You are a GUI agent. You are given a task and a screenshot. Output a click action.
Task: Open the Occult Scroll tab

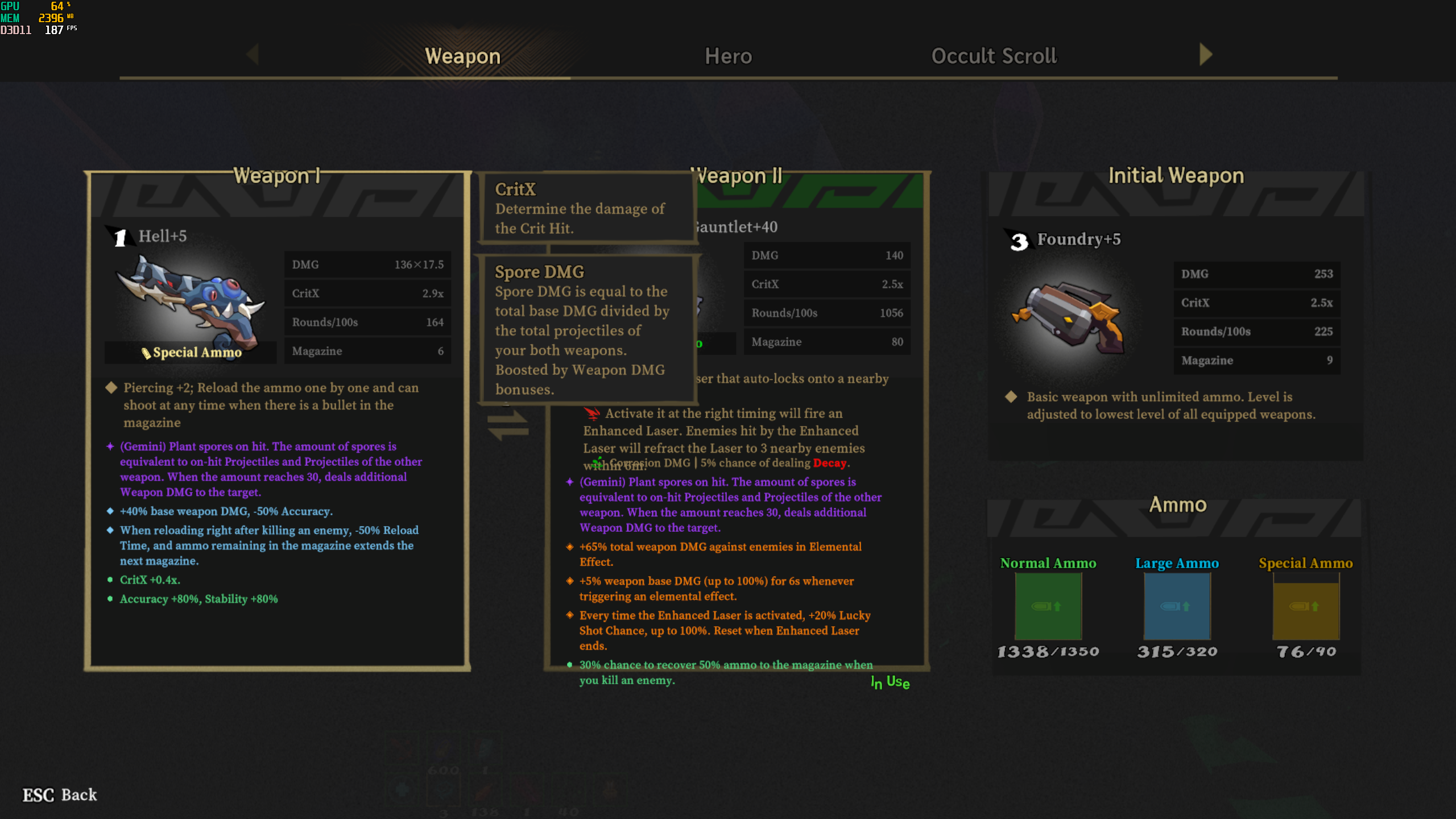[994, 56]
